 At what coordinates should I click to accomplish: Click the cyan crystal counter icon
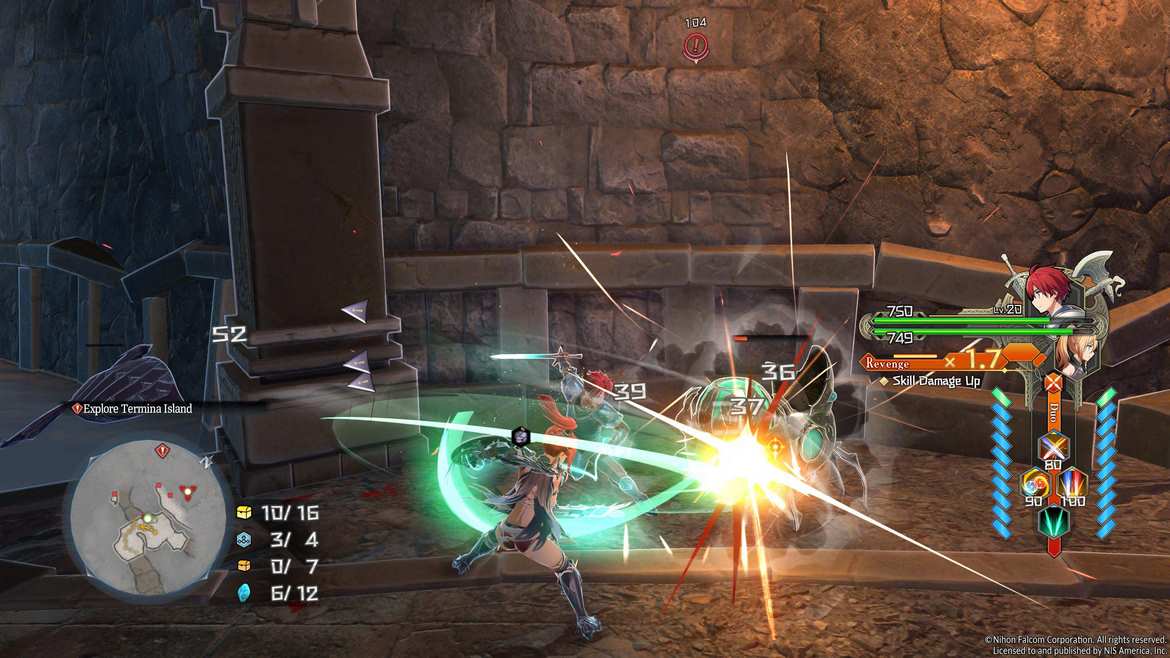tap(243, 593)
